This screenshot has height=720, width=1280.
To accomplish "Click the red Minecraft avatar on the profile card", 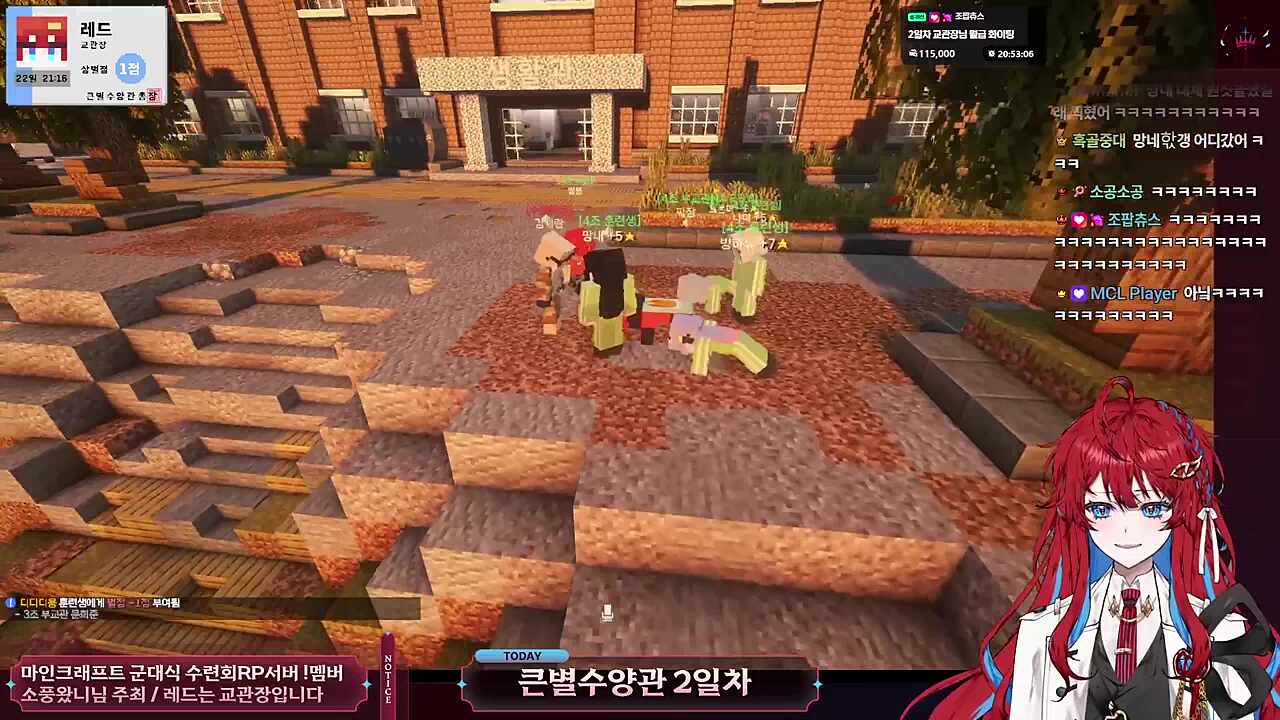I will tap(43, 40).
